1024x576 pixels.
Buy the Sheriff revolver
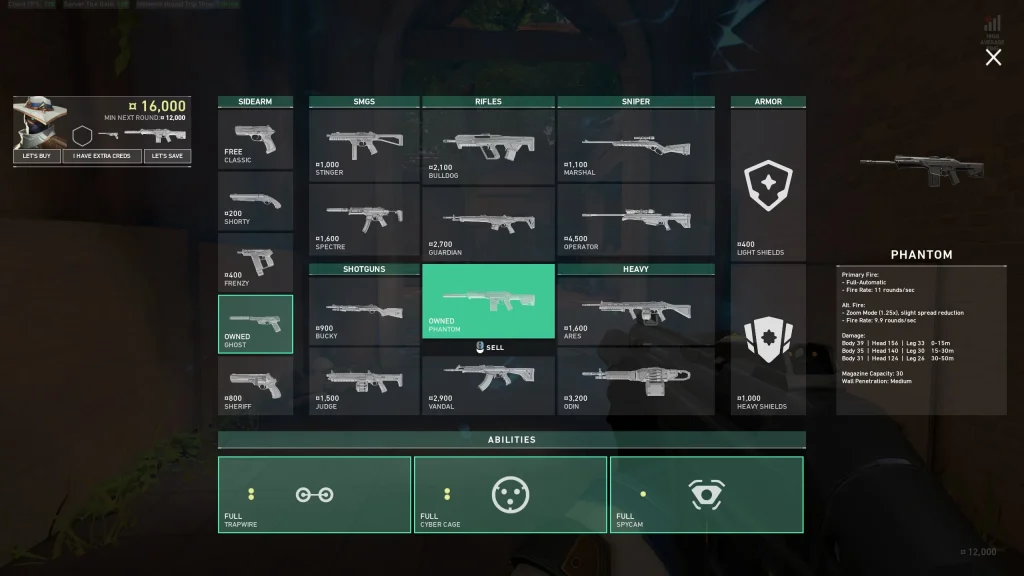tap(255, 386)
